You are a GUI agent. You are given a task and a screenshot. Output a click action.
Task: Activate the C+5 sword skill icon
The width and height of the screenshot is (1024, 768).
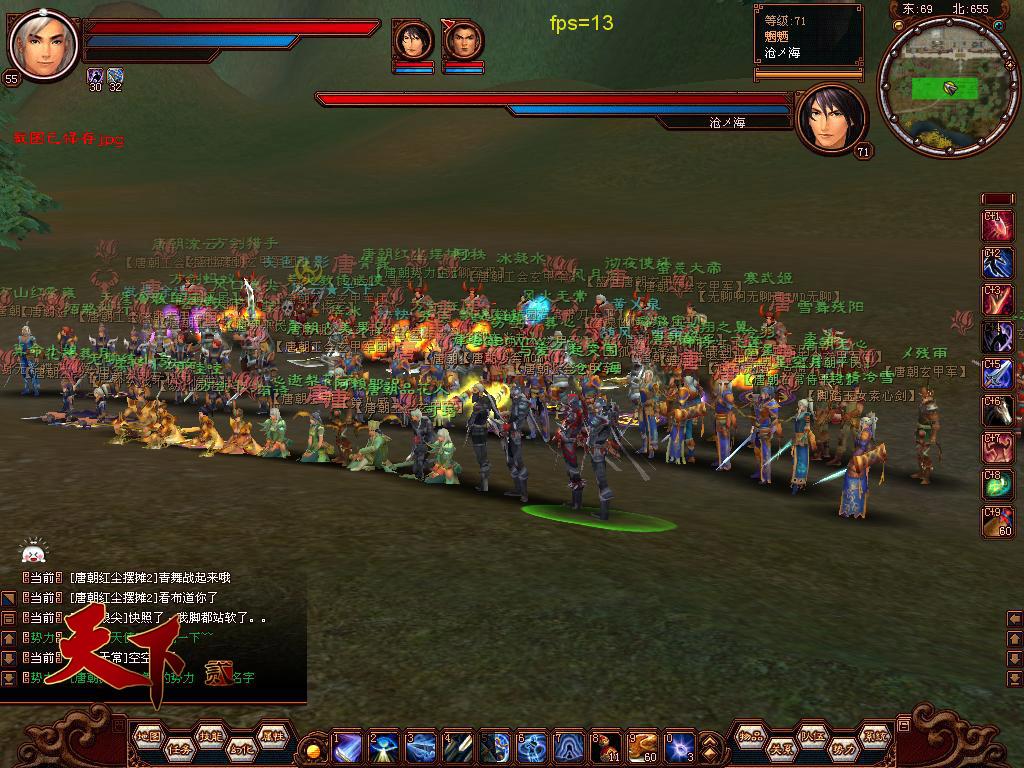pos(997,374)
